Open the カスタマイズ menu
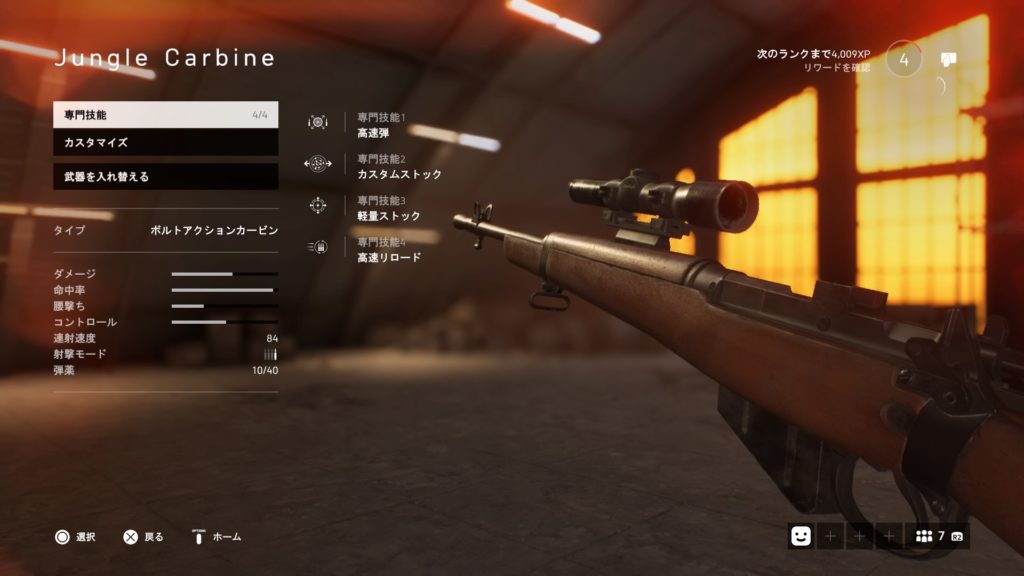Image resolution: width=1024 pixels, height=576 pixels. click(165, 143)
